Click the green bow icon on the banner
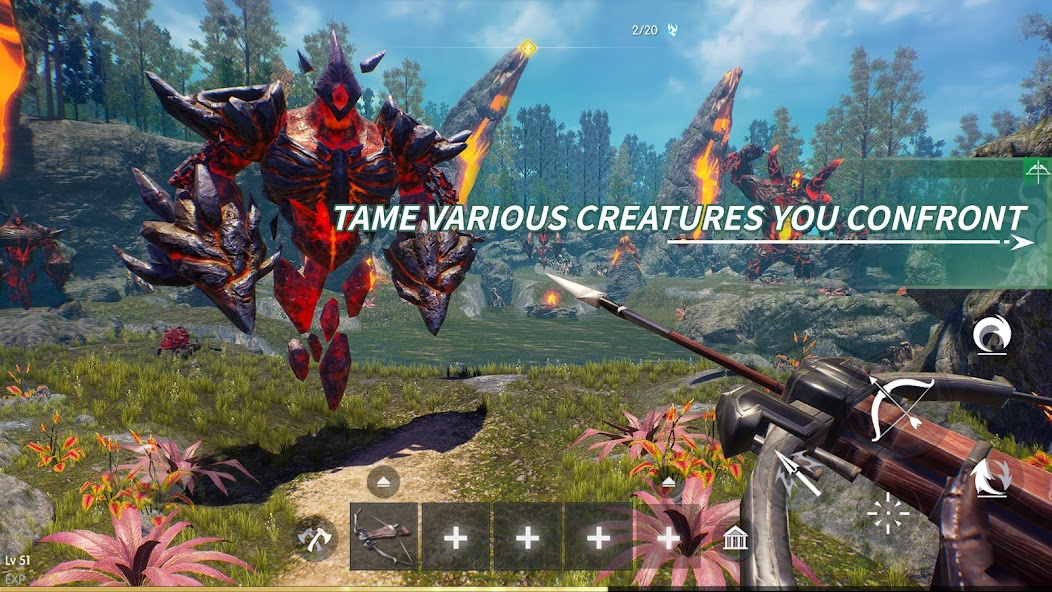This screenshot has width=1052, height=592. click(x=1036, y=171)
